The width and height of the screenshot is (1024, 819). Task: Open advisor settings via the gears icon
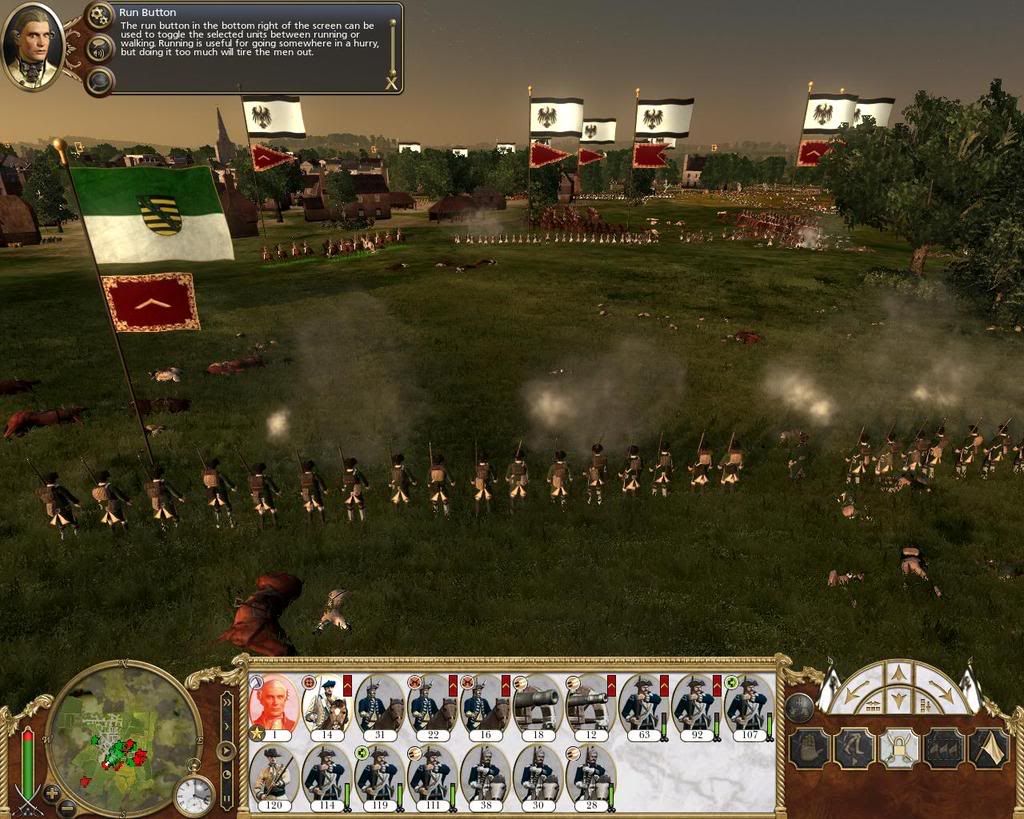[99, 16]
